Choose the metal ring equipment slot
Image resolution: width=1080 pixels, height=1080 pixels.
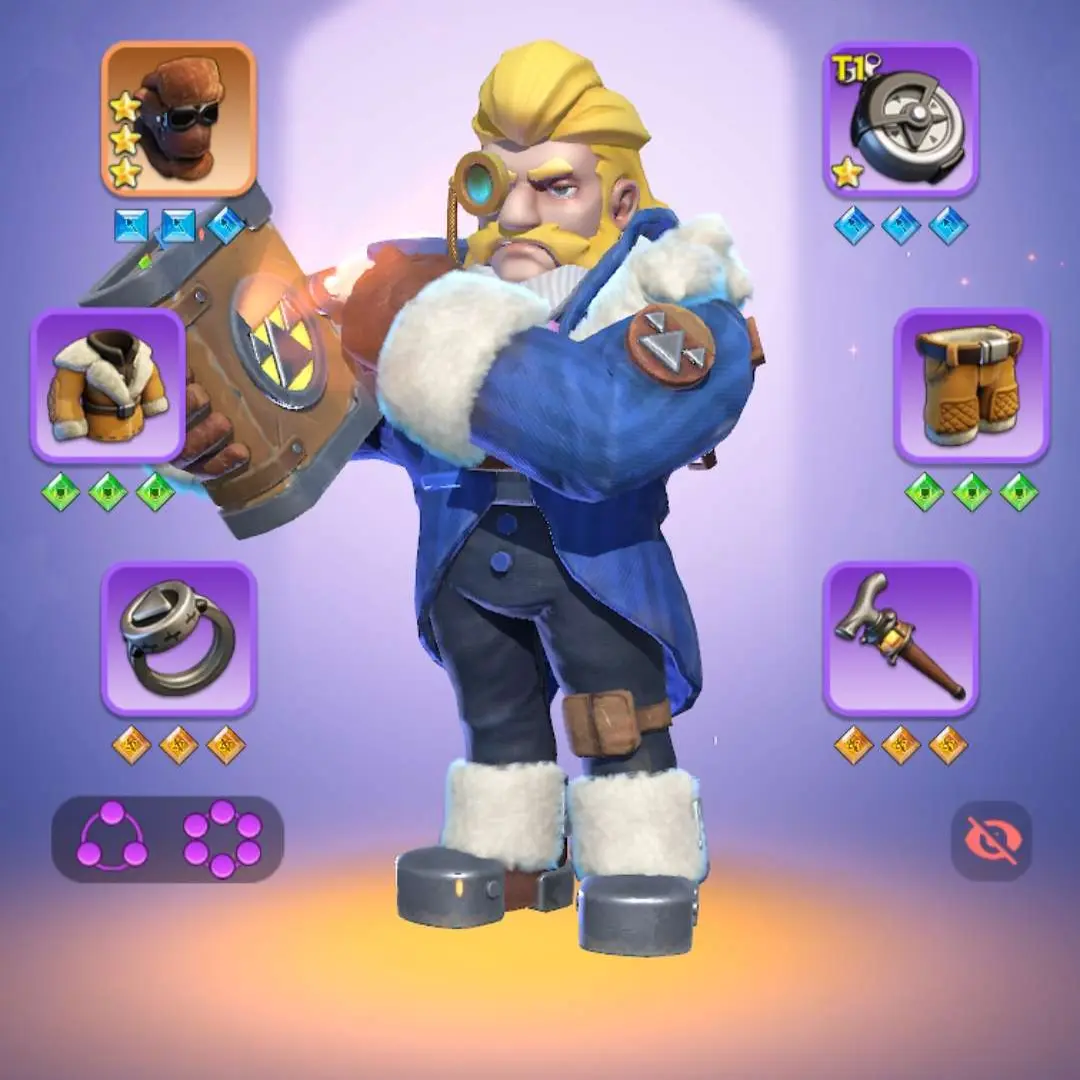point(178,639)
